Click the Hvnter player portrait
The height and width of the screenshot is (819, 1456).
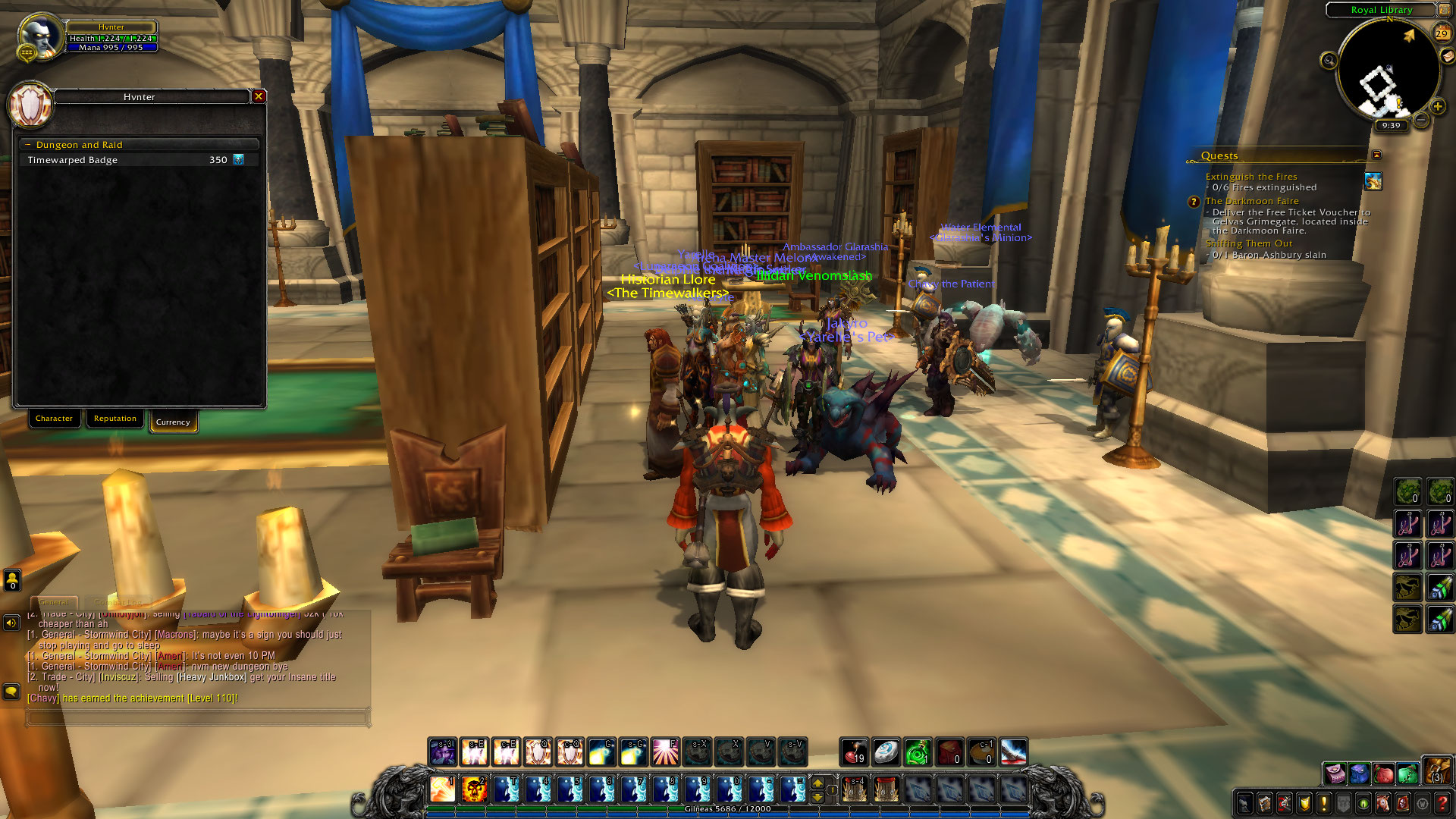click(39, 35)
